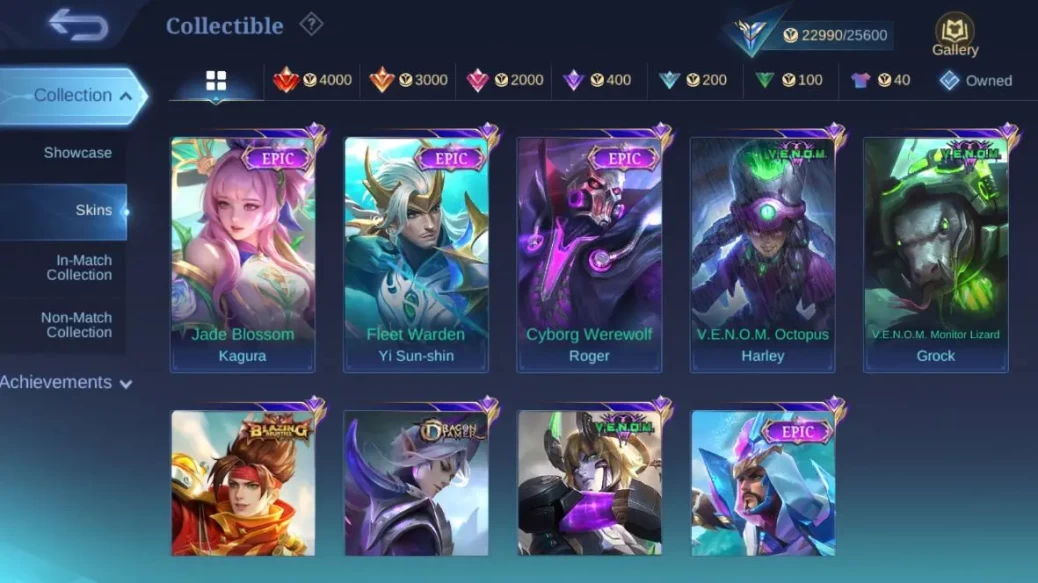Open the Showcase section

(77, 153)
